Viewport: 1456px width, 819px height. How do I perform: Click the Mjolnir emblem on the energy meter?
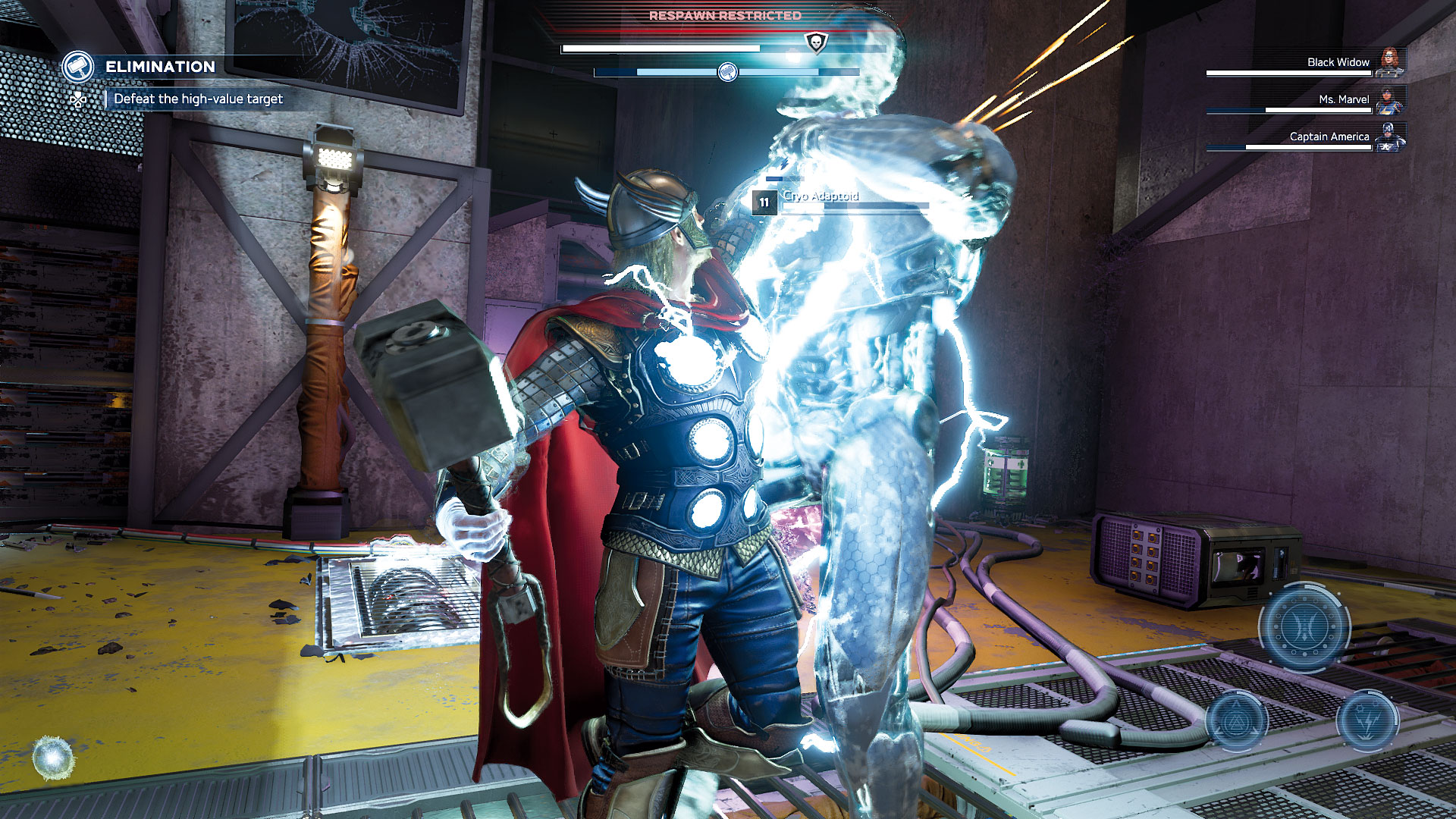pos(727,73)
